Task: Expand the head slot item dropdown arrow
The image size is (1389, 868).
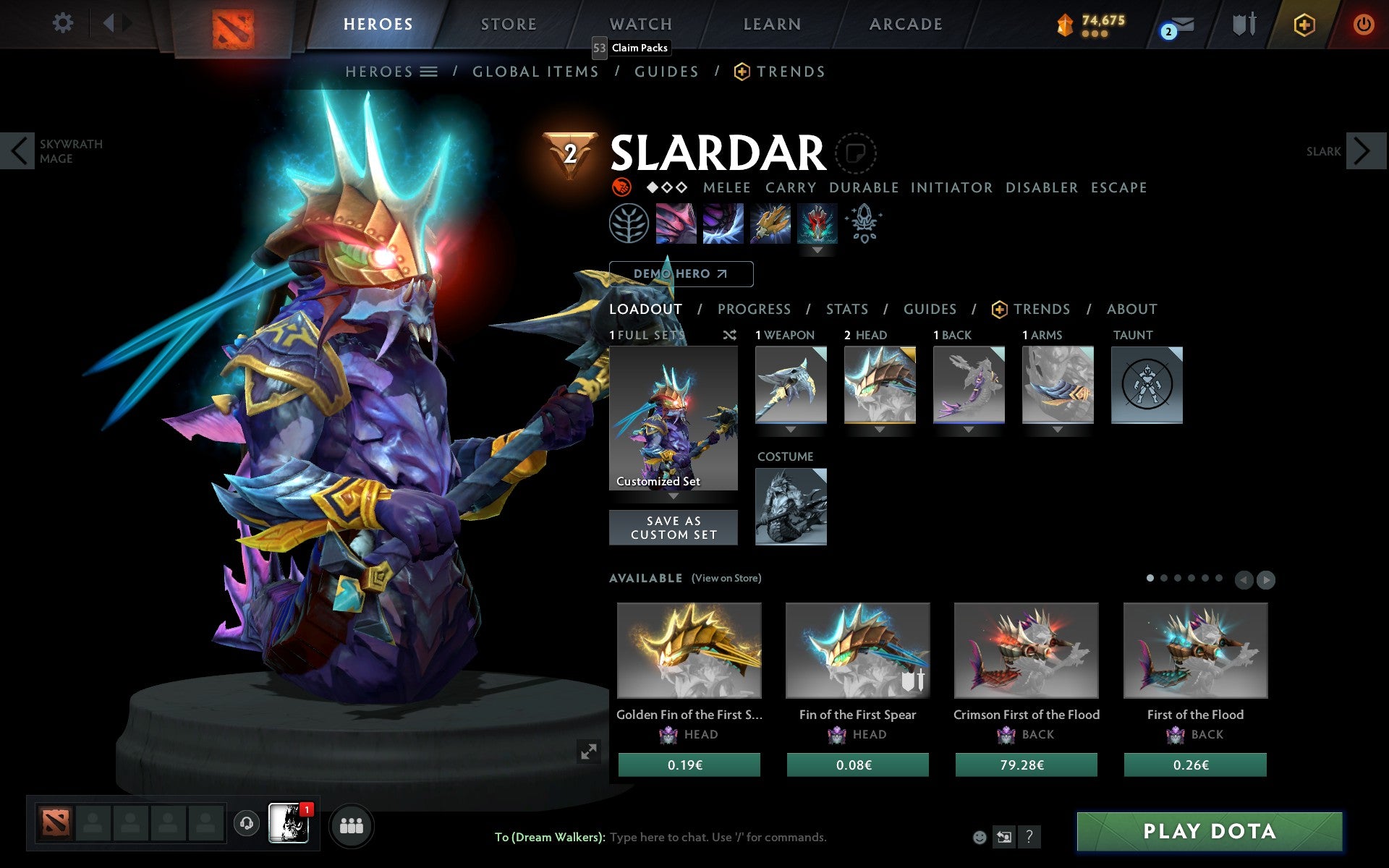Action: pyautogui.click(x=880, y=429)
